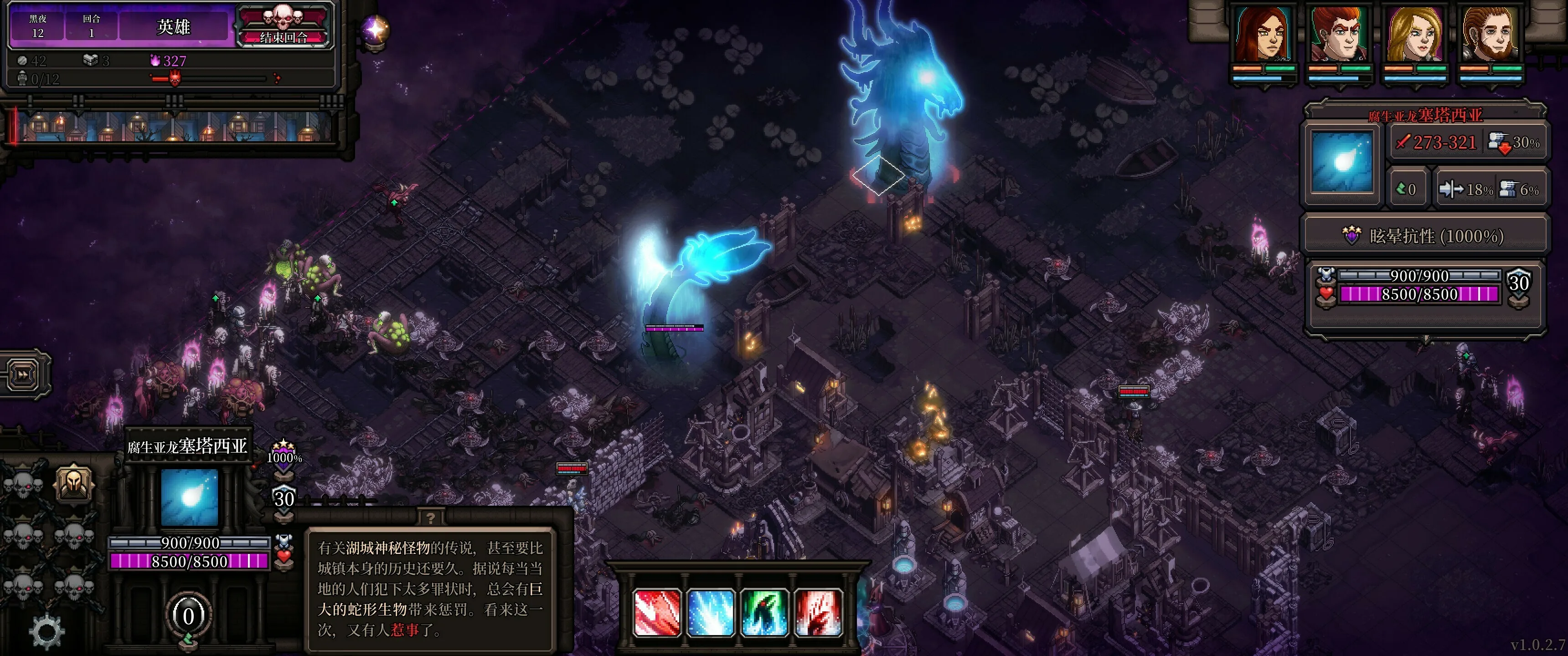
Task: Choose the red-haired man hero portrait
Action: click(x=1339, y=35)
